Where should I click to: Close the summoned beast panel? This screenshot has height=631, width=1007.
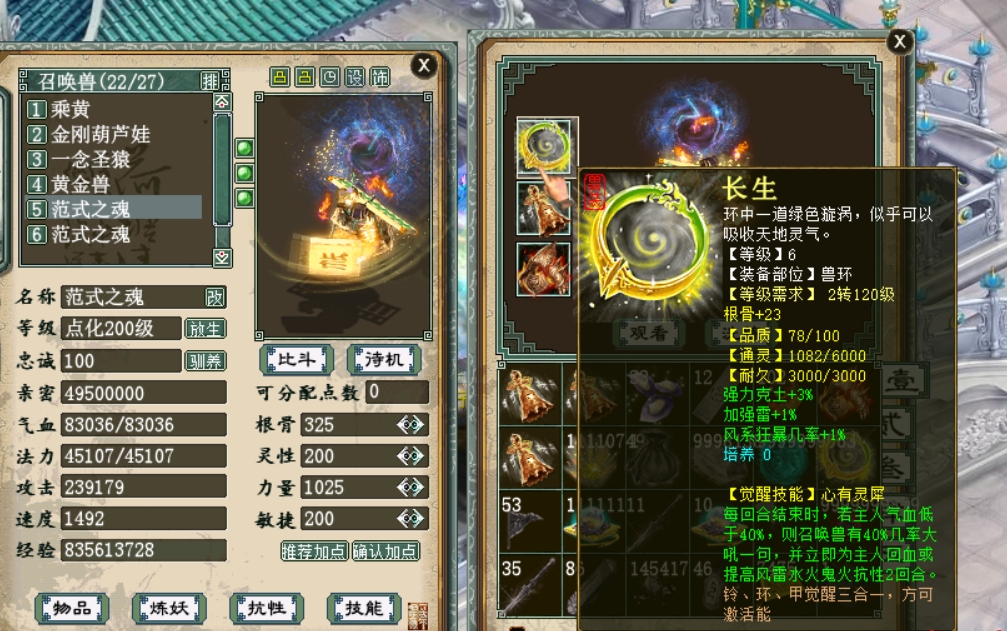pos(424,66)
